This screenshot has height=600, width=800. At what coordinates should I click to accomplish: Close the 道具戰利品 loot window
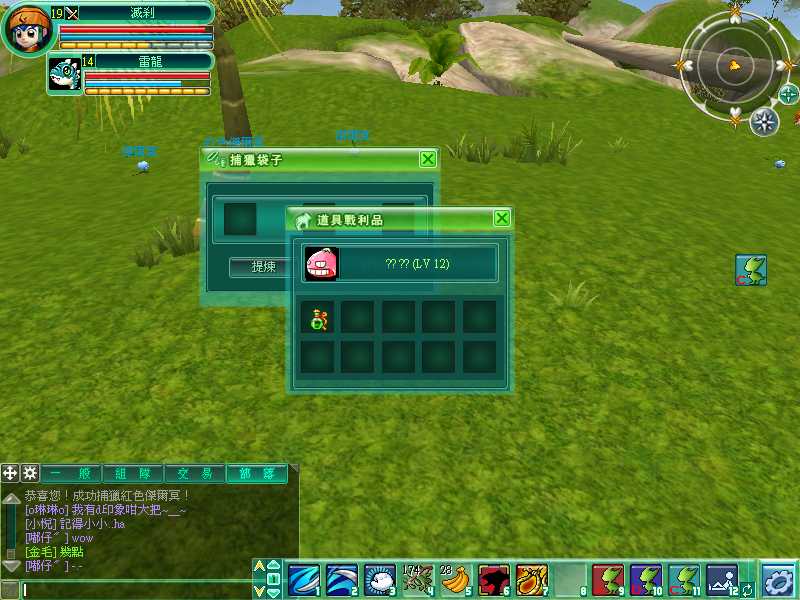coord(502,218)
